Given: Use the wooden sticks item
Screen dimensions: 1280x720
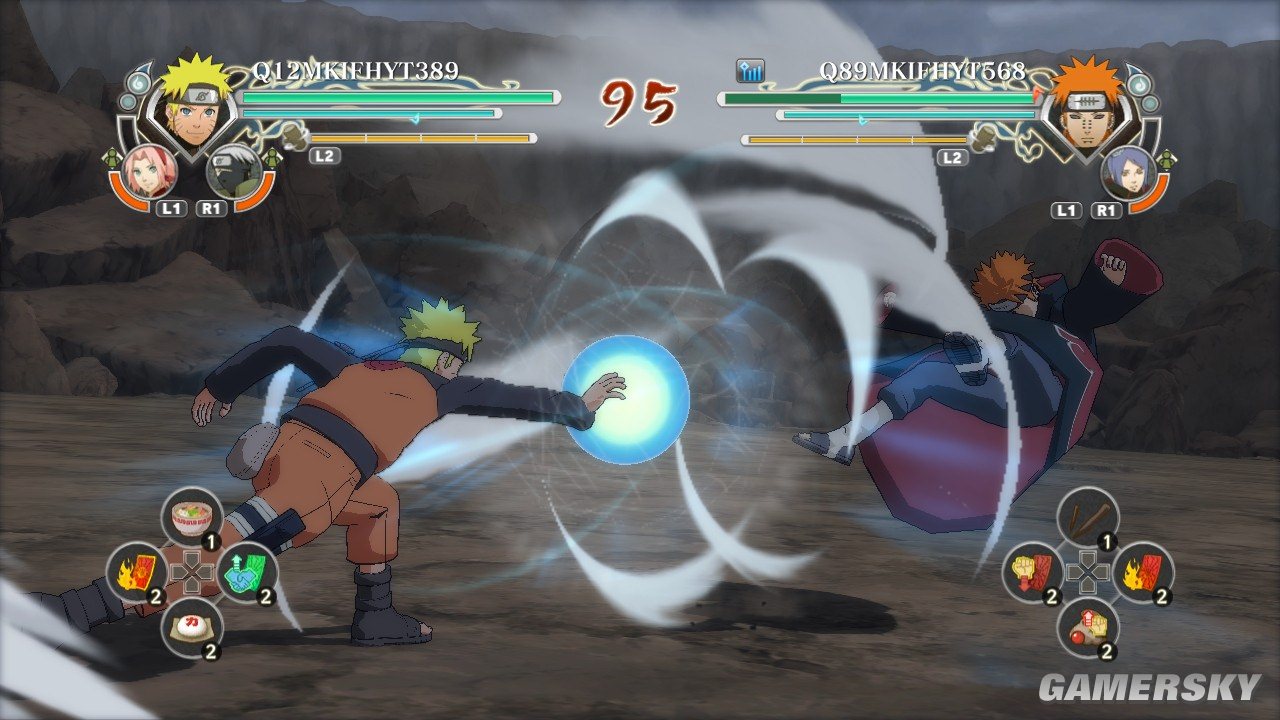Looking at the screenshot, I should (x=1086, y=517).
